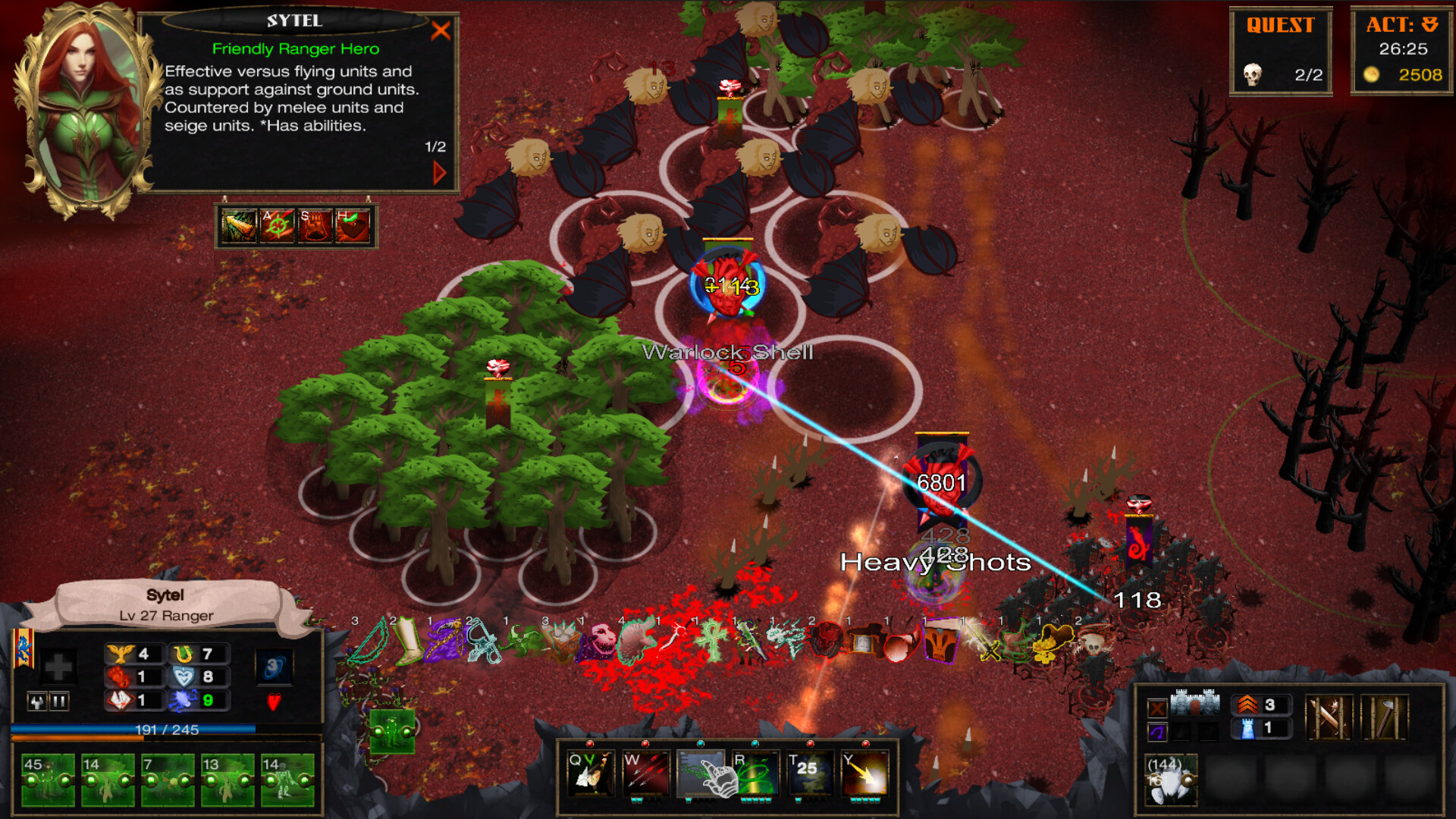
Task: Click the white castle icon in bottom-right panel
Action: click(1196, 702)
